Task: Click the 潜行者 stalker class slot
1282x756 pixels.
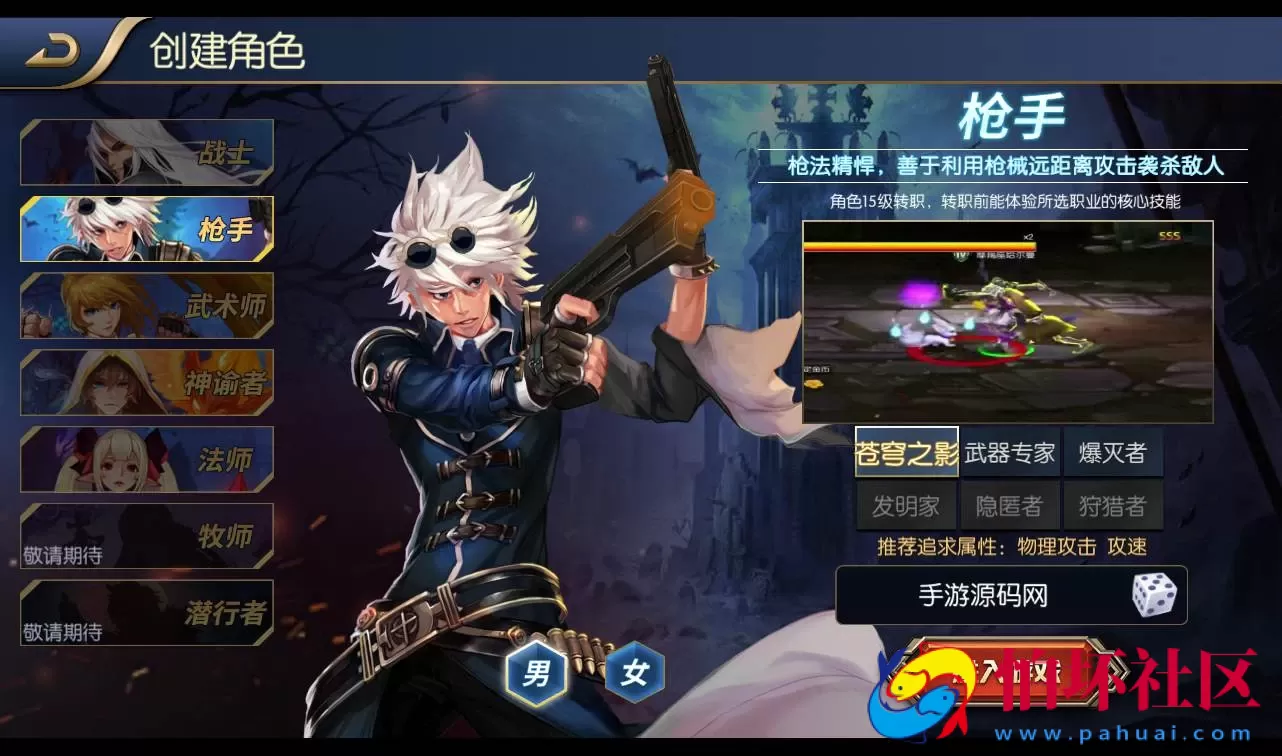Action: click(x=146, y=613)
